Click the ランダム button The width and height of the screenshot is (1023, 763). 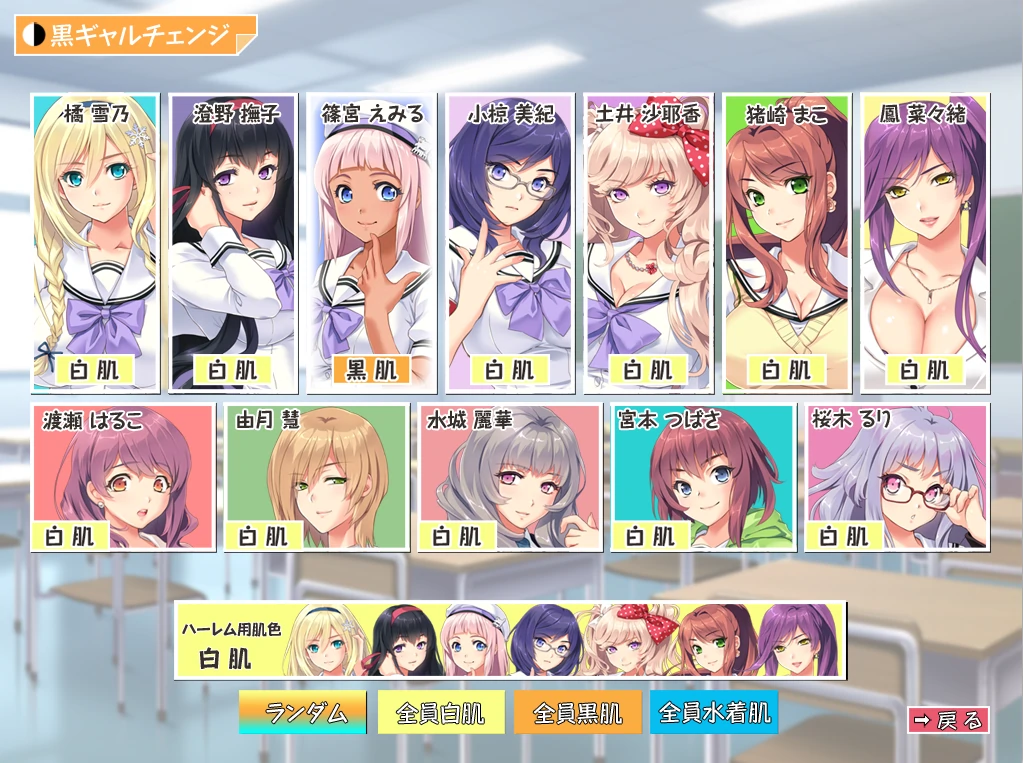(303, 713)
